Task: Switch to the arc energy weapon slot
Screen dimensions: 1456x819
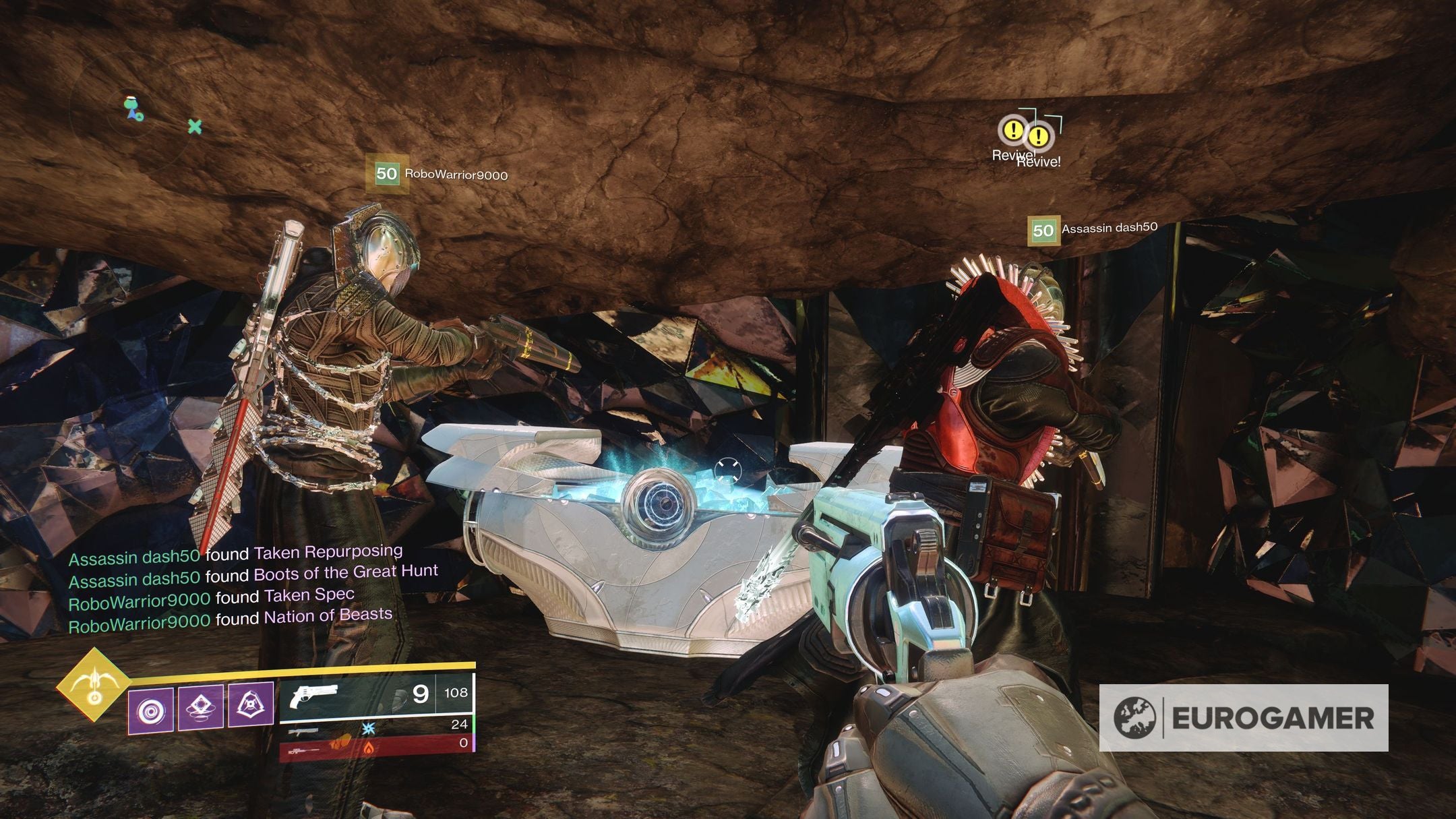Action: (376, 726)
